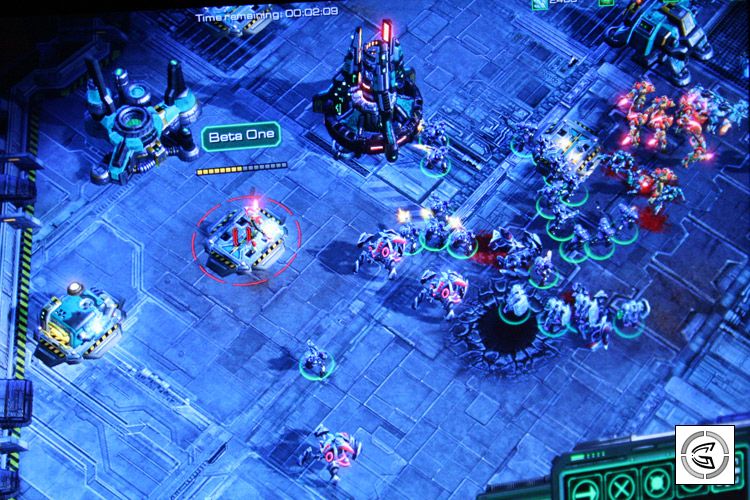
Task: Select the red-ringed Beta One structure
Action: (246, 237)
